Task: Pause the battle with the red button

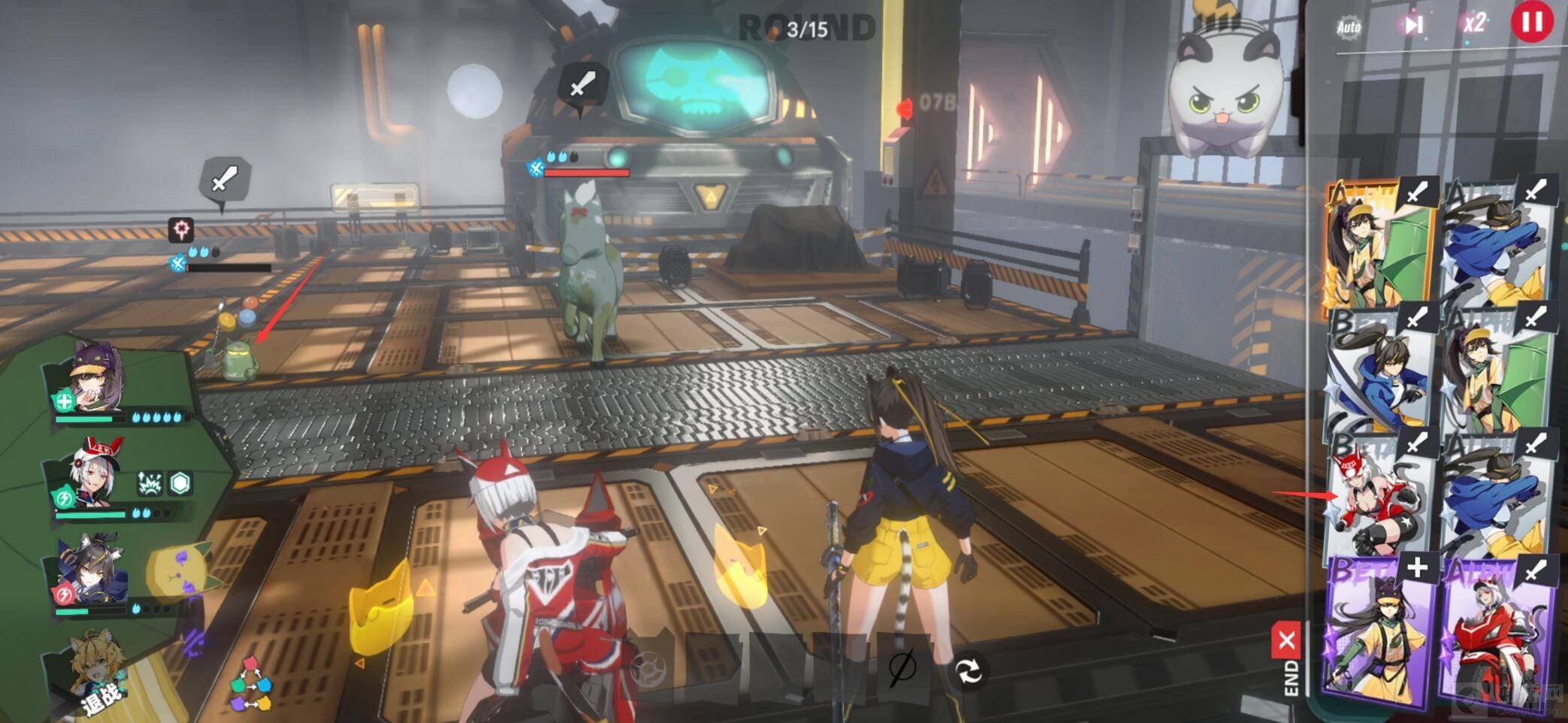Action: click(x=1531, y=23)
